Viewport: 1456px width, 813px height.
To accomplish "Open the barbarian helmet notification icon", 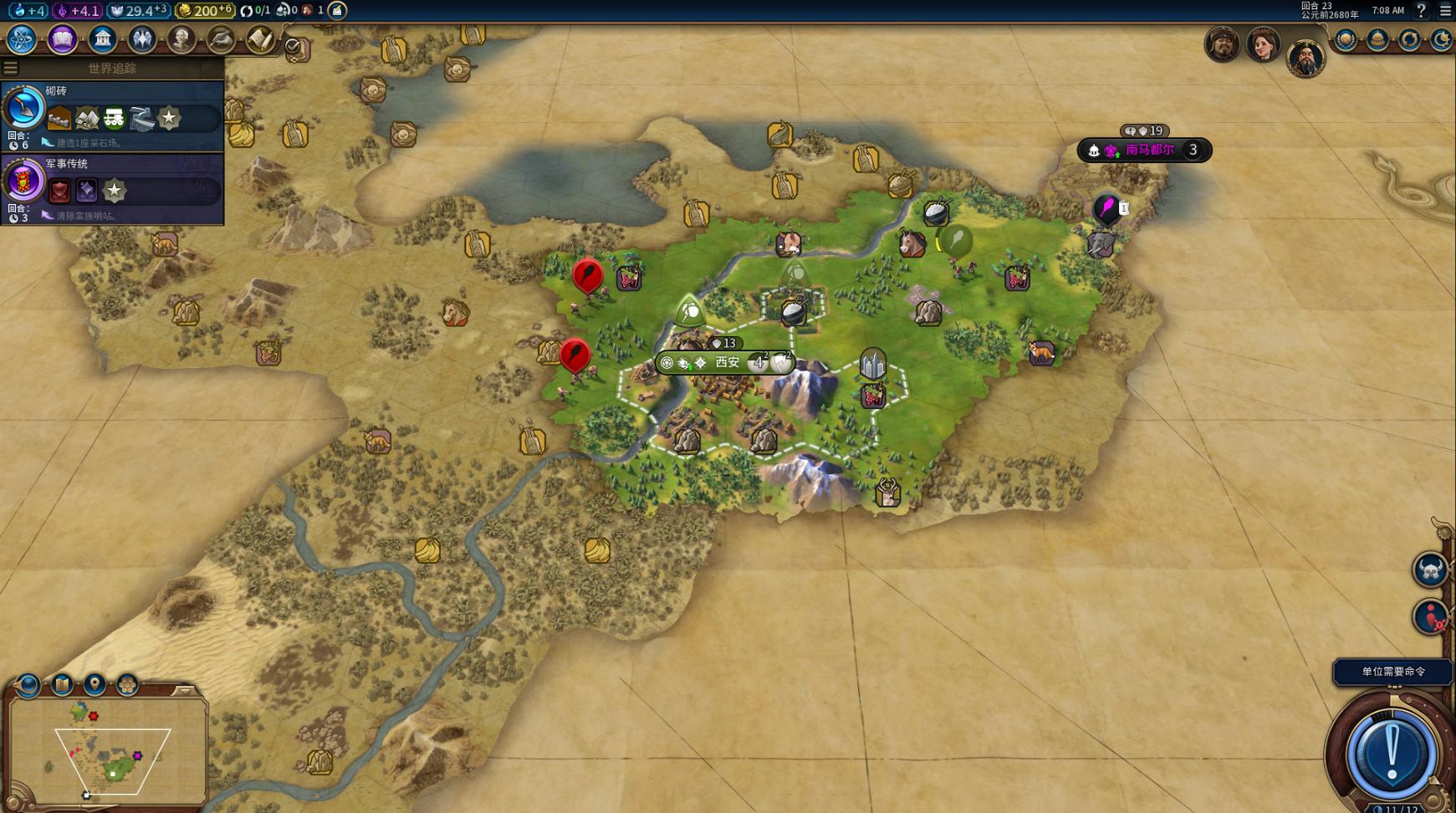I will (x=1429, y=570).
